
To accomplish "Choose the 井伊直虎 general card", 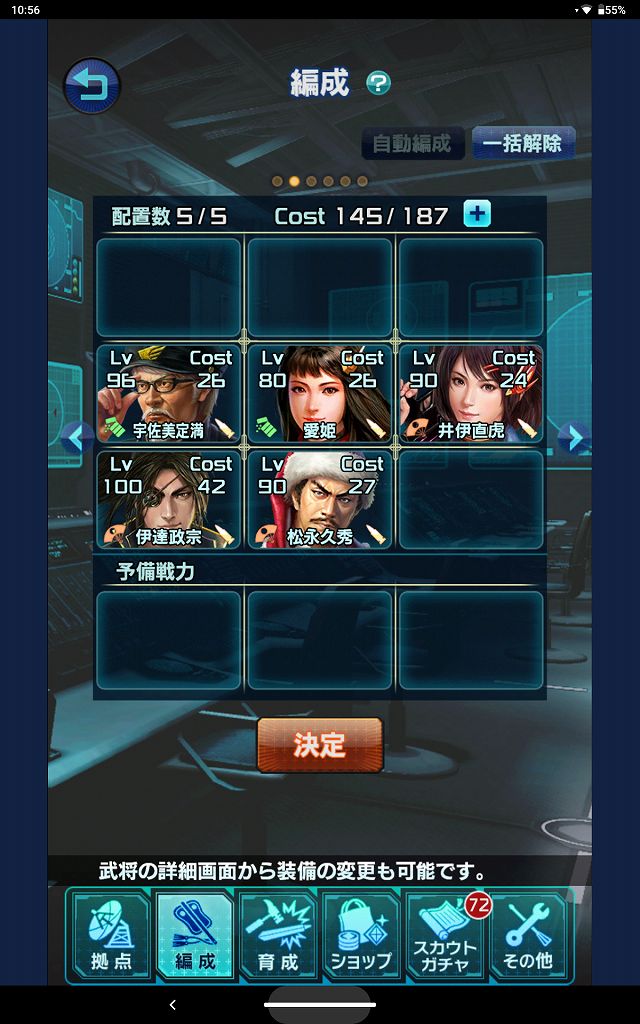I will [470, 394].
